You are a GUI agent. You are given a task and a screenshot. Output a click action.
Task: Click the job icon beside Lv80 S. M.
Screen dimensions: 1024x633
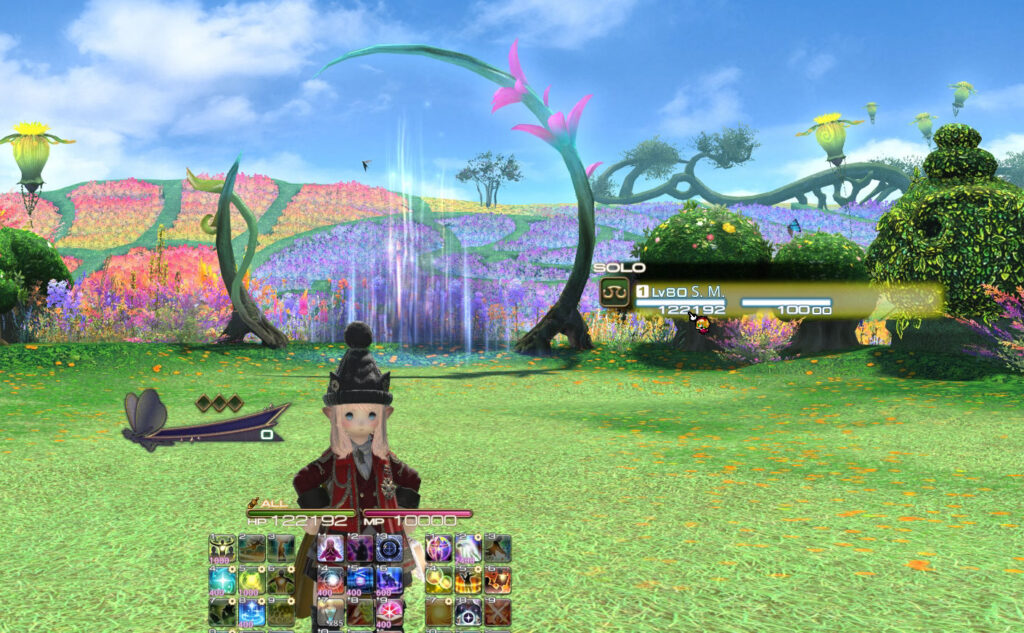click(x=615, y=293)
